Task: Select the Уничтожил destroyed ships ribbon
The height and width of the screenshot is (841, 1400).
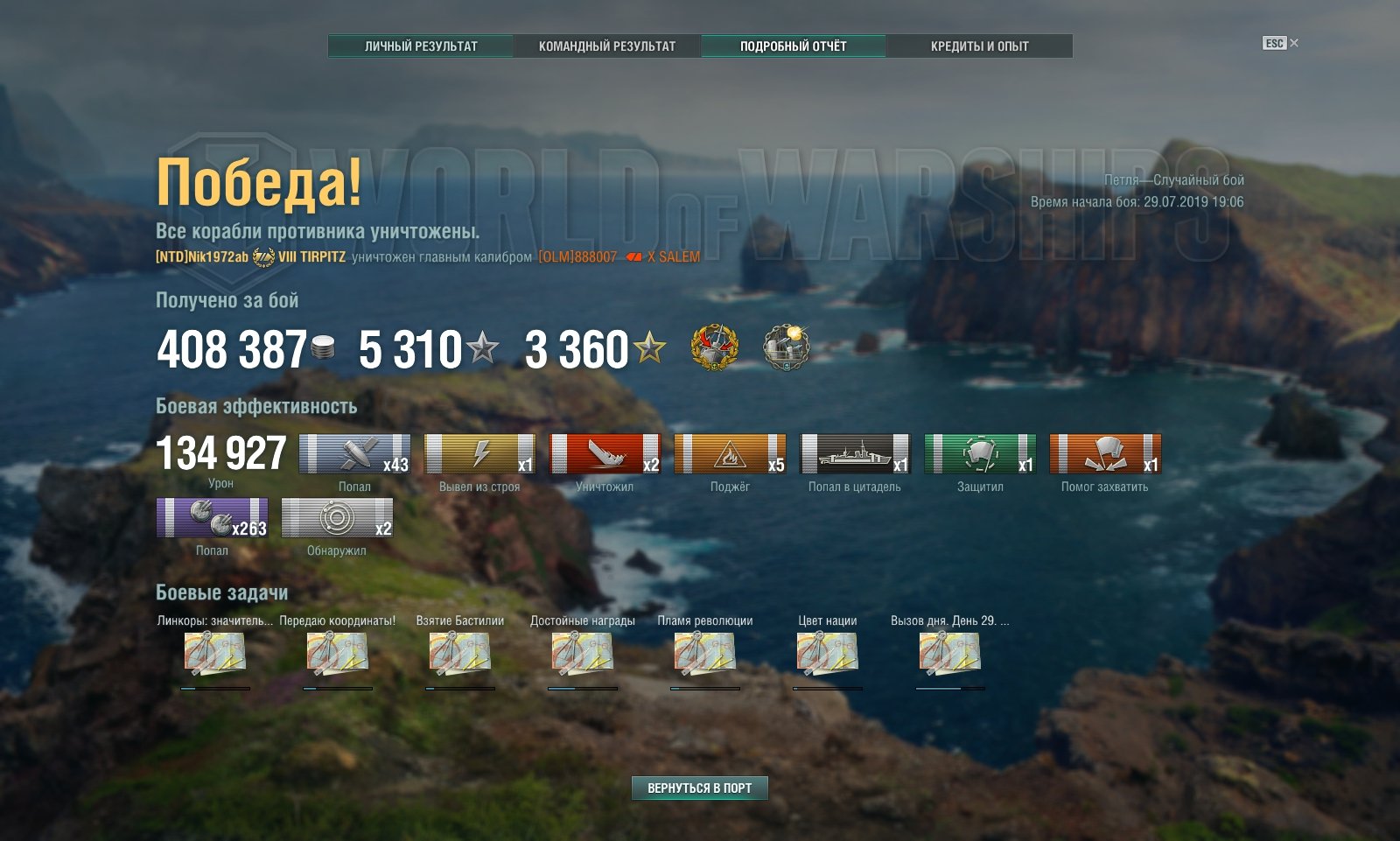Action: click(605, 454)
